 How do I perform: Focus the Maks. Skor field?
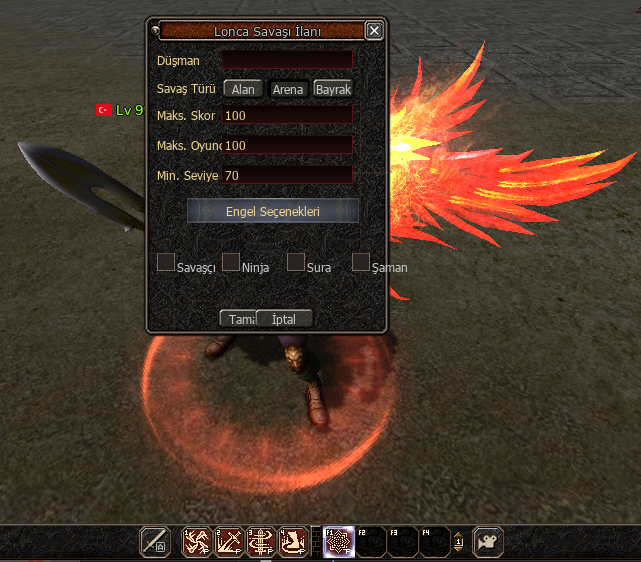pos(288,115)
